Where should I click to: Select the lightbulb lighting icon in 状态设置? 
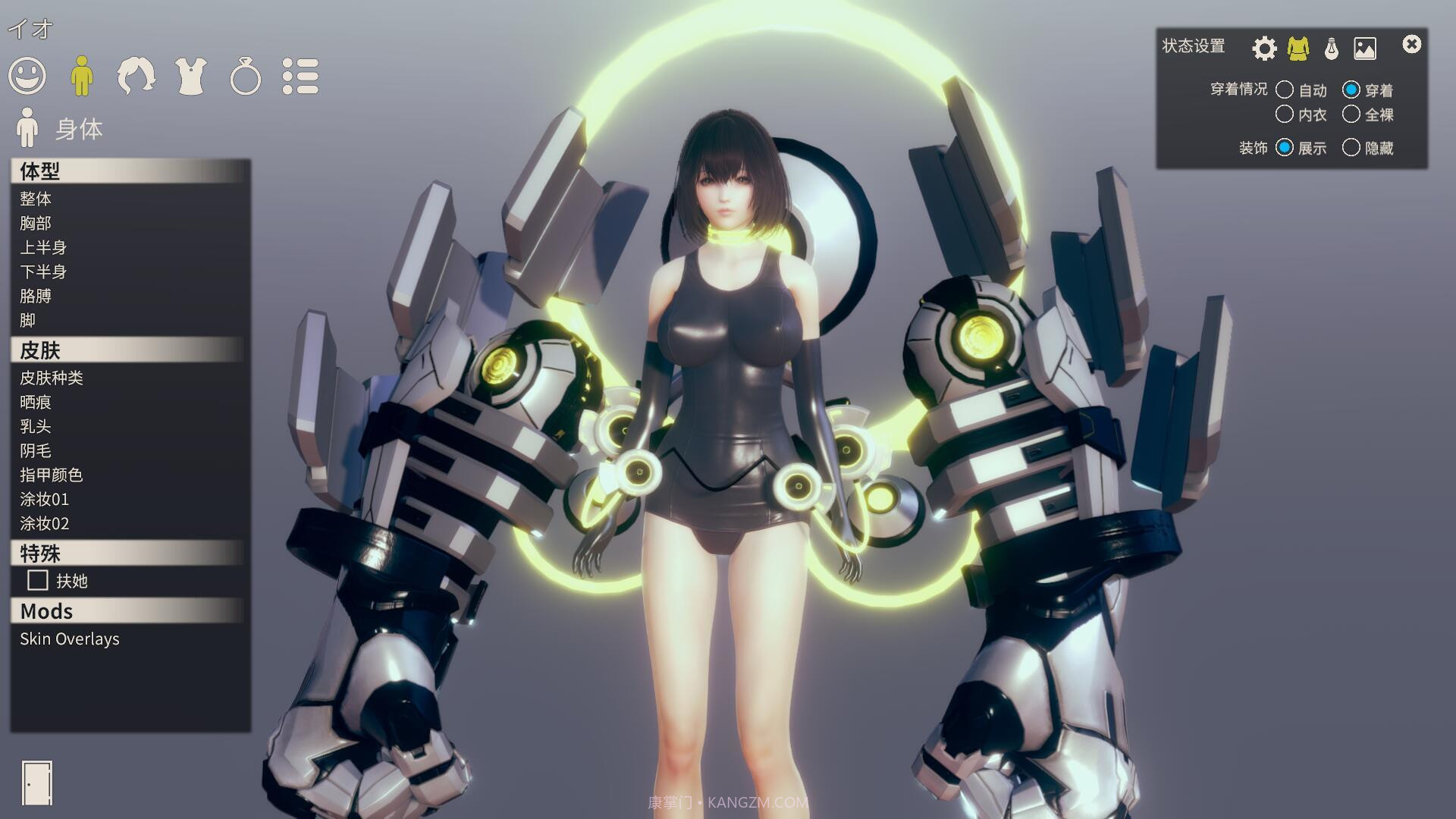point(1331,47)
